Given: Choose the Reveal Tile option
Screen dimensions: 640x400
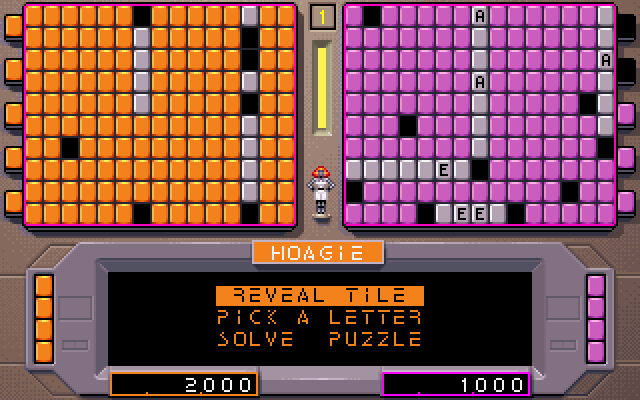Looking at the screenshot, I should (319, 295).
